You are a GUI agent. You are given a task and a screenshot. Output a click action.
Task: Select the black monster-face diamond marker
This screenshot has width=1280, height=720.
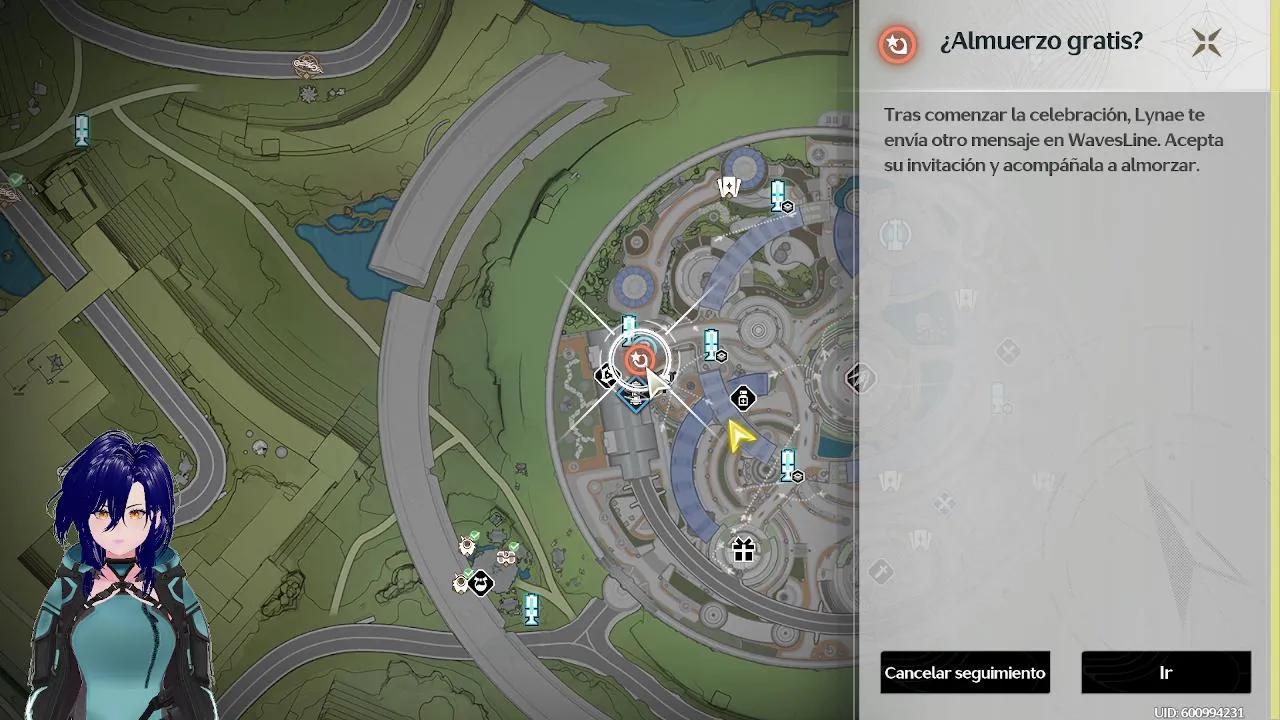(x=481, y=582)
